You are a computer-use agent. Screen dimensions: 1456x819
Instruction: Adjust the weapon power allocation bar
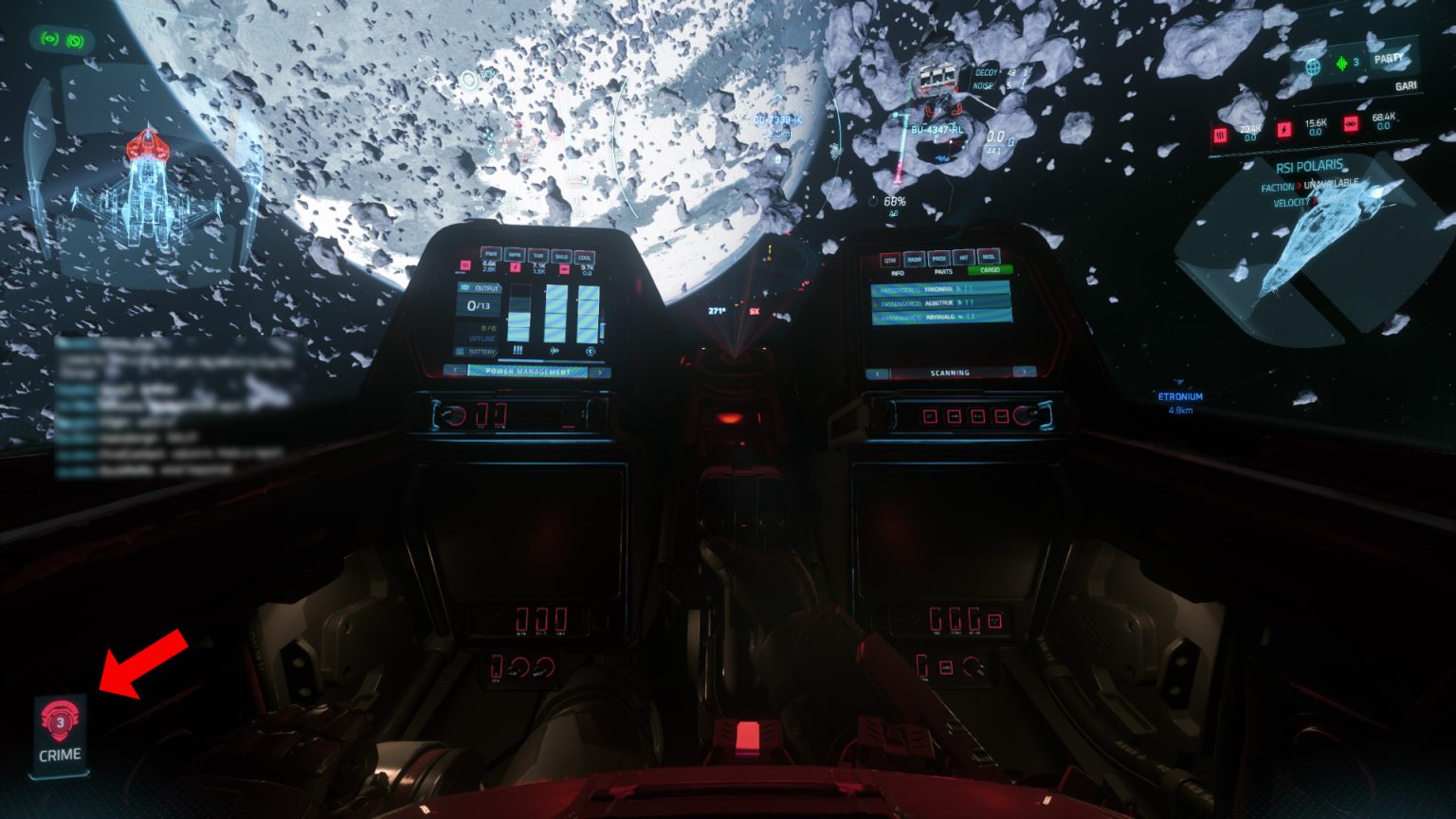click(519, 313)
